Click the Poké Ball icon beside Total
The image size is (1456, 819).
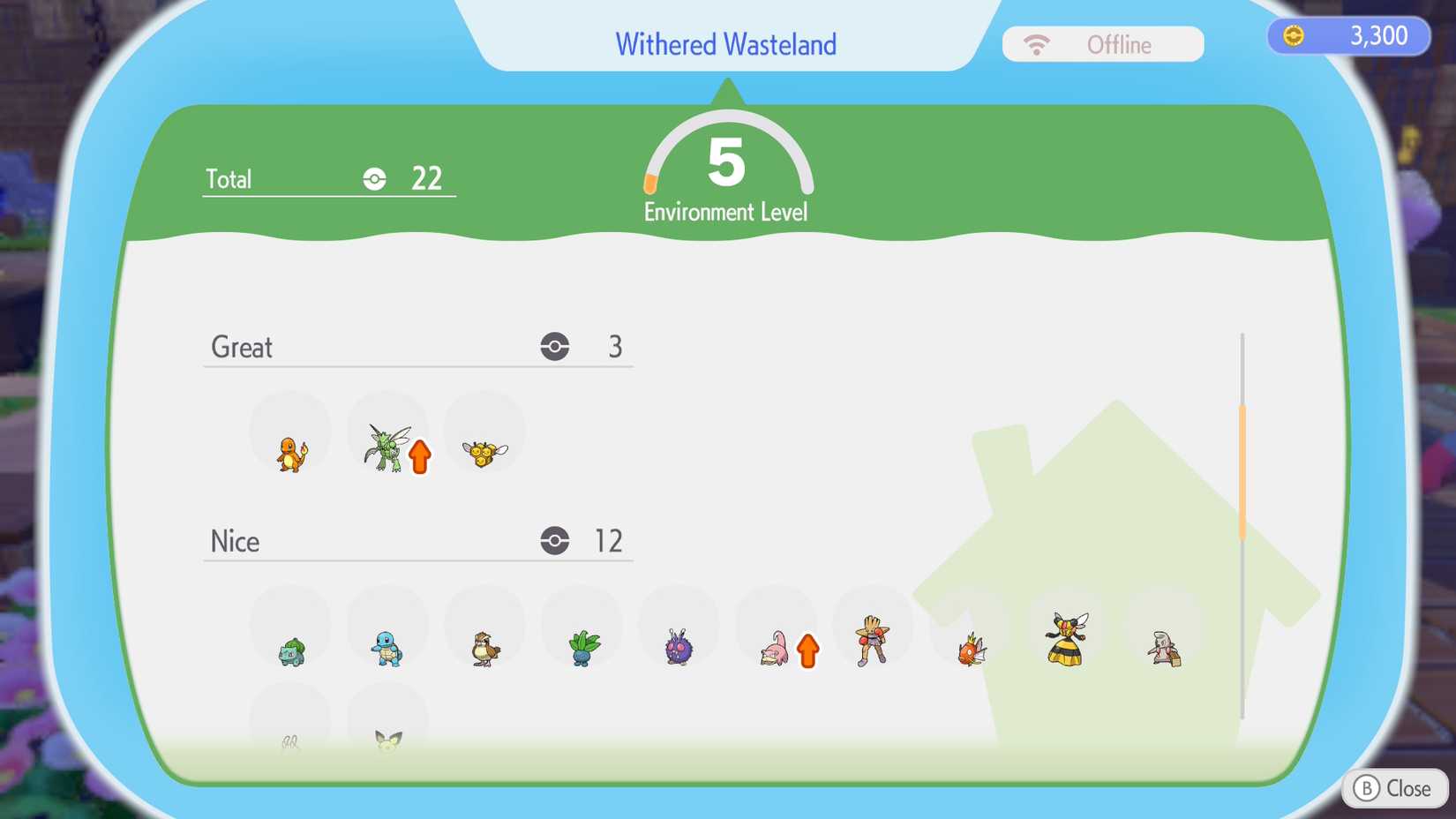375,178
